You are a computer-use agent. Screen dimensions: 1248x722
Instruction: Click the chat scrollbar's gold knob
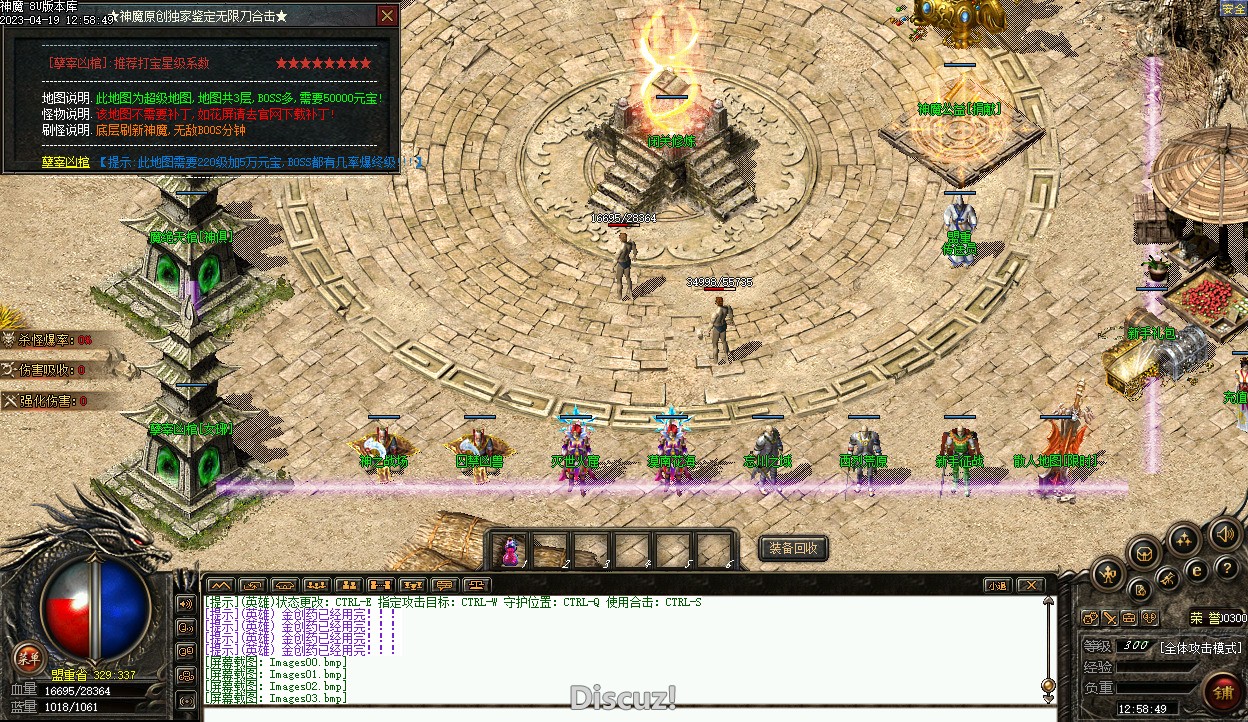pyautogui.click(x=1048, y=687)
